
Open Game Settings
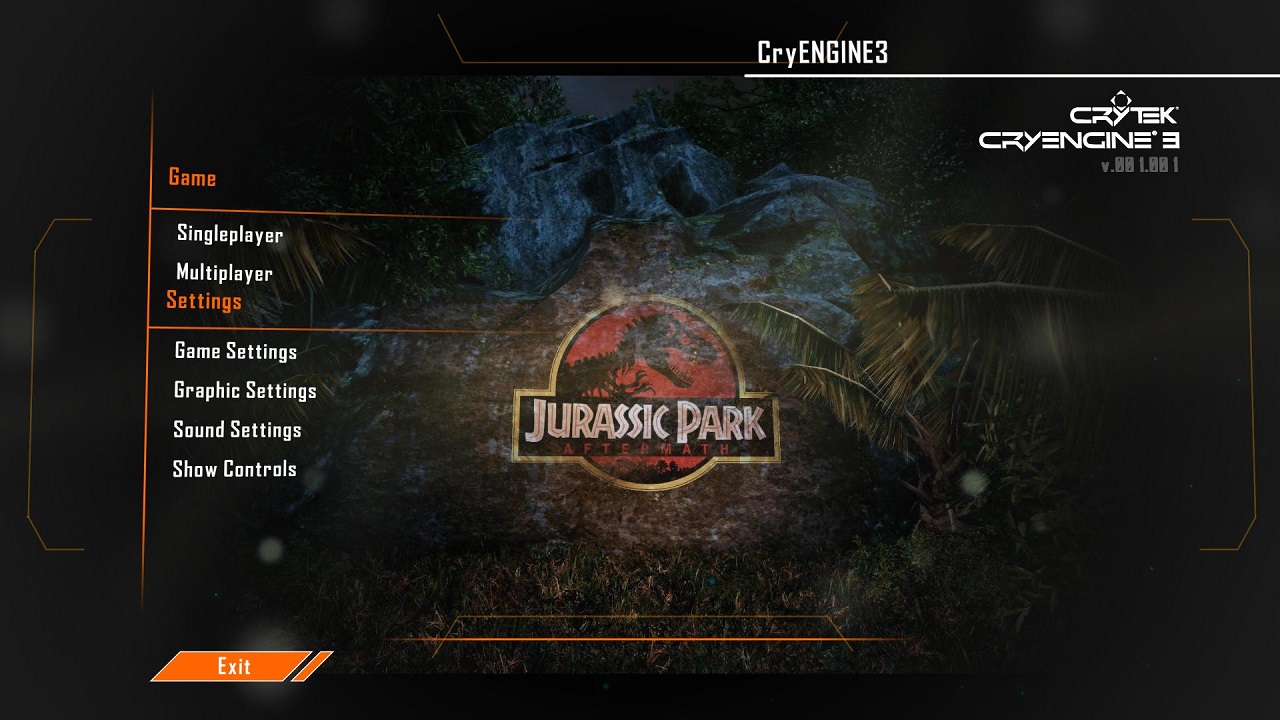235,351
